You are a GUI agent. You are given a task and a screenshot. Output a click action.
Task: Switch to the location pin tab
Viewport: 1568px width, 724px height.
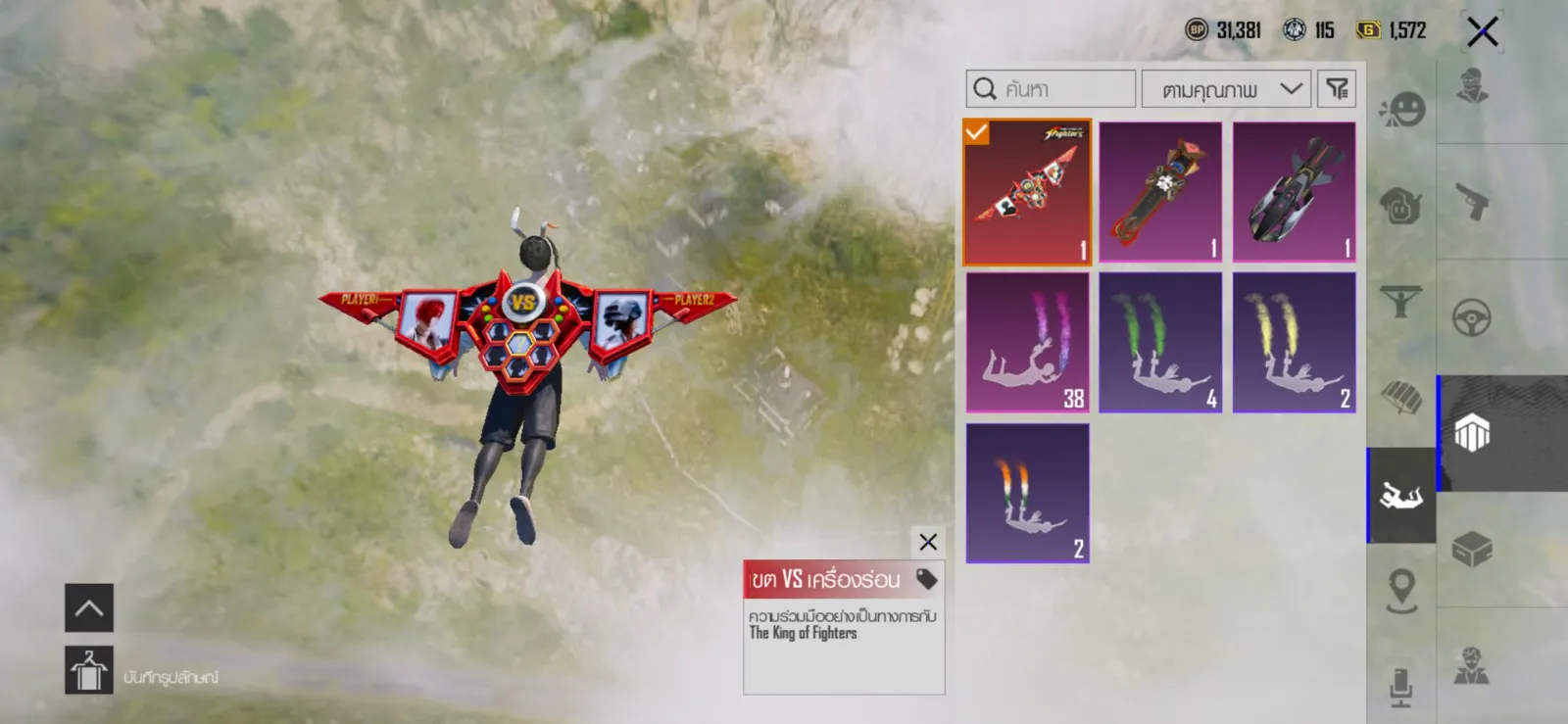1401,590
